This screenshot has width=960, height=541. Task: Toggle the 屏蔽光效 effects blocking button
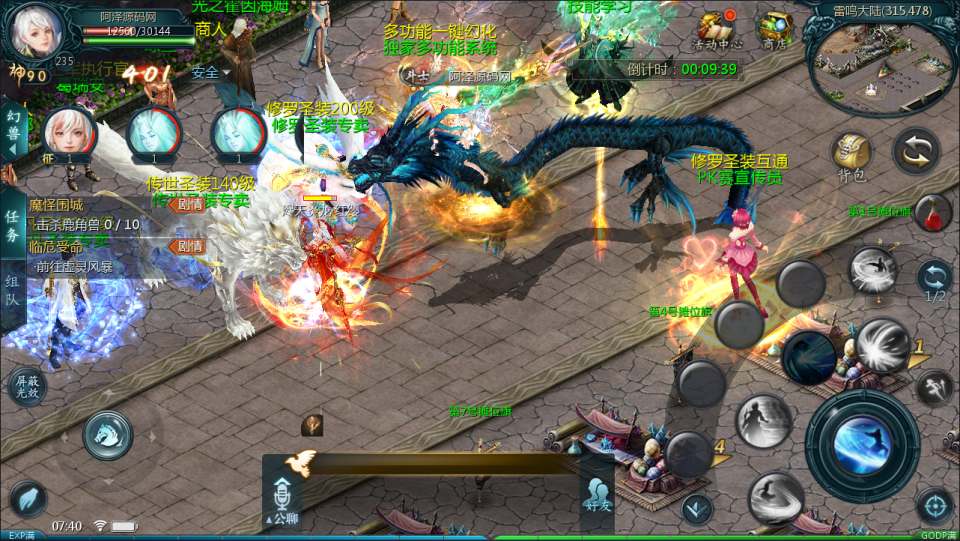pyautogui.click(x=27, y=386)
